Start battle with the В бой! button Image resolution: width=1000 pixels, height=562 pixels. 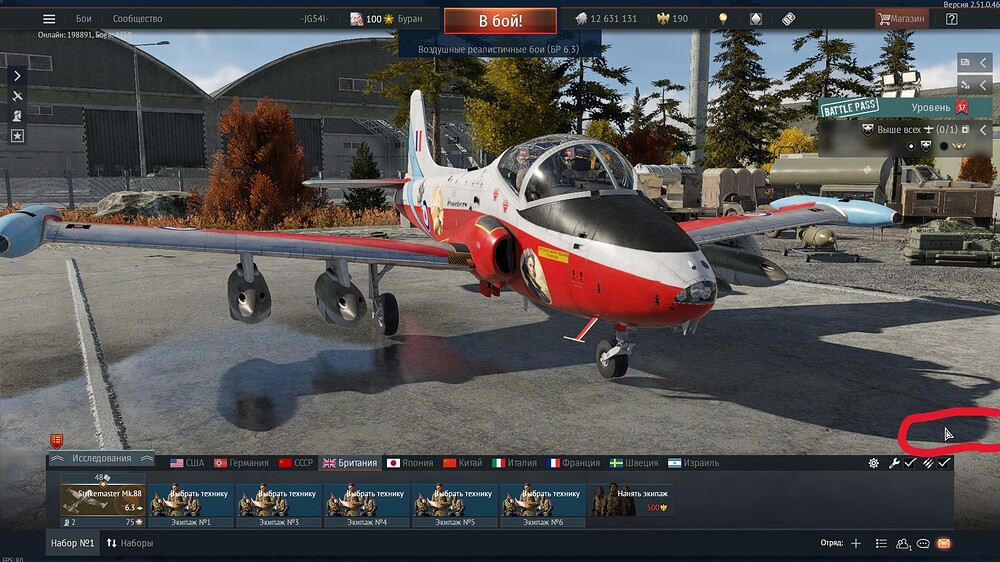click(x=499, y=19)
